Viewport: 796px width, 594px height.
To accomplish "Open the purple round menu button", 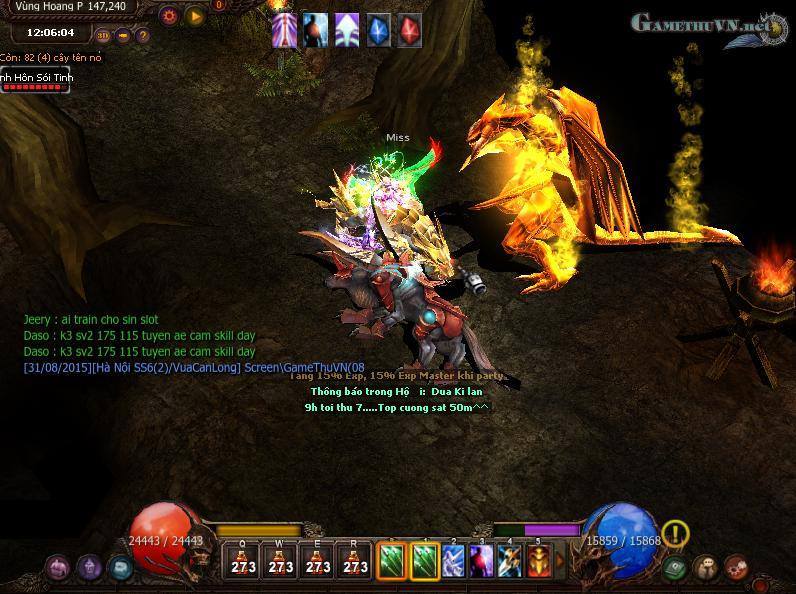I will pyautogui.click(x=57, y=568).
